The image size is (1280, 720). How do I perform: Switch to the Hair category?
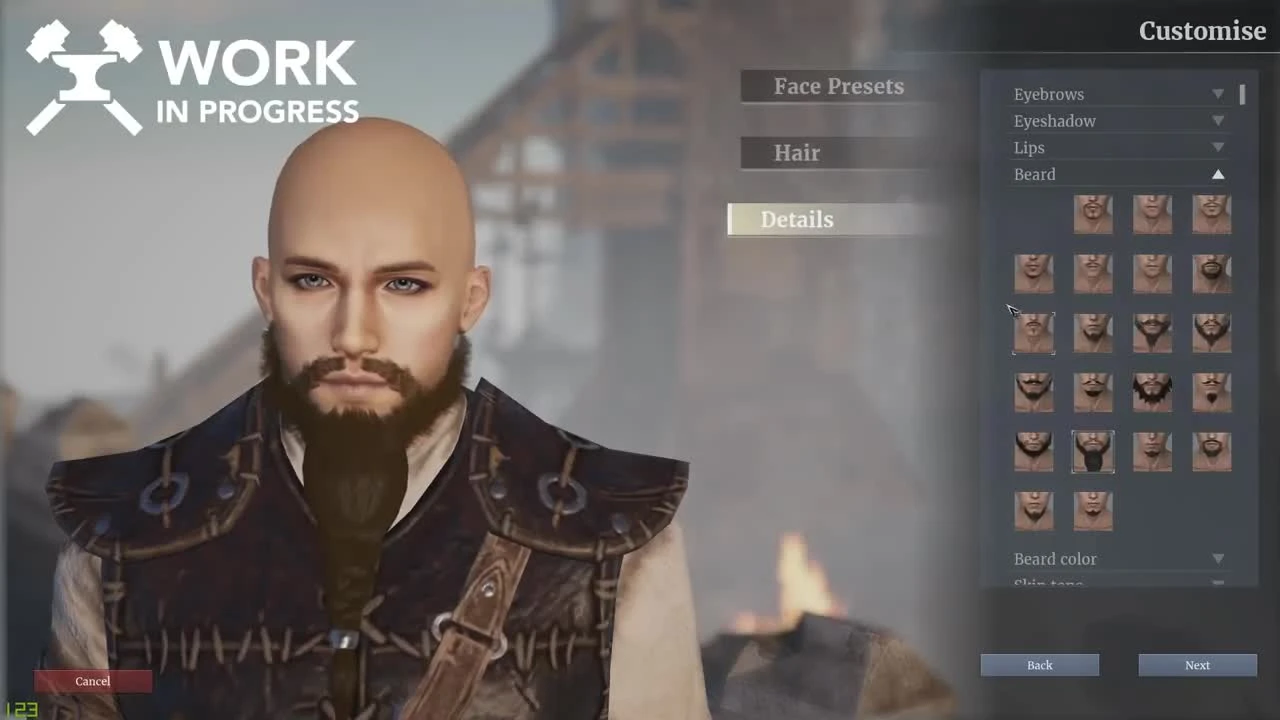click(838, 152)
